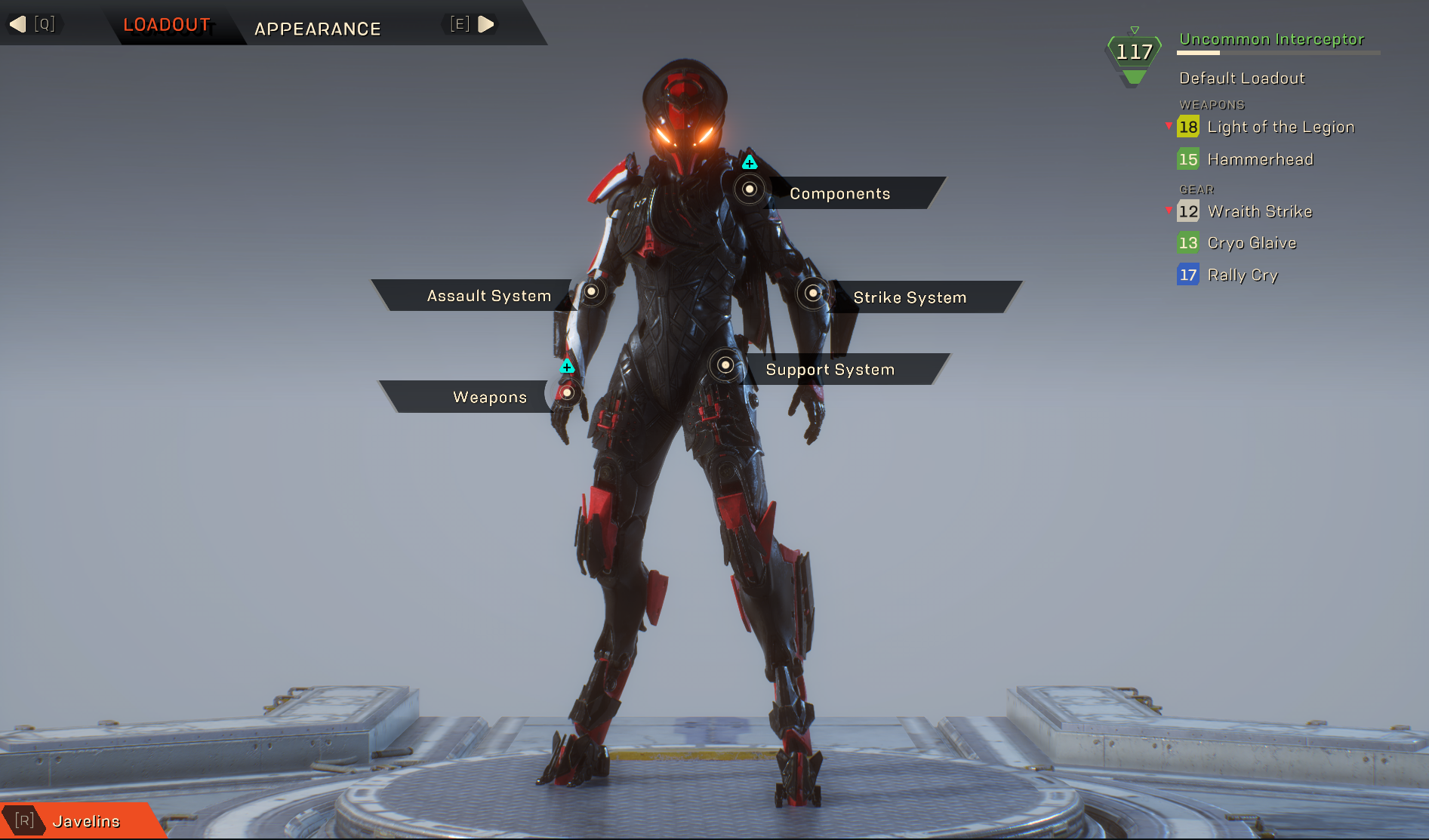Select the Cryo Glaive gear entry
The image size is (1429, 840).
1252,242
